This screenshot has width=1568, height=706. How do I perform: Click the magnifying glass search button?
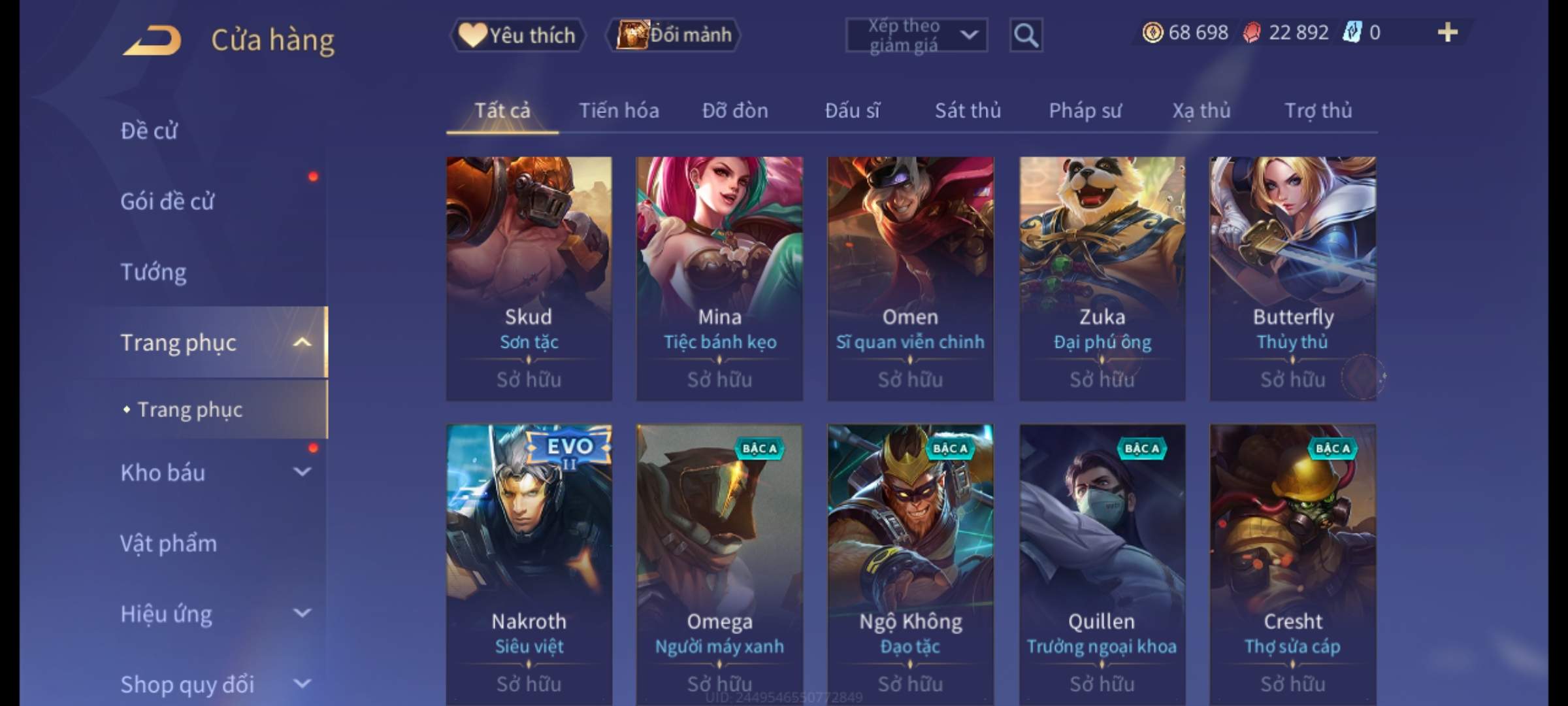pos(1026,35)
